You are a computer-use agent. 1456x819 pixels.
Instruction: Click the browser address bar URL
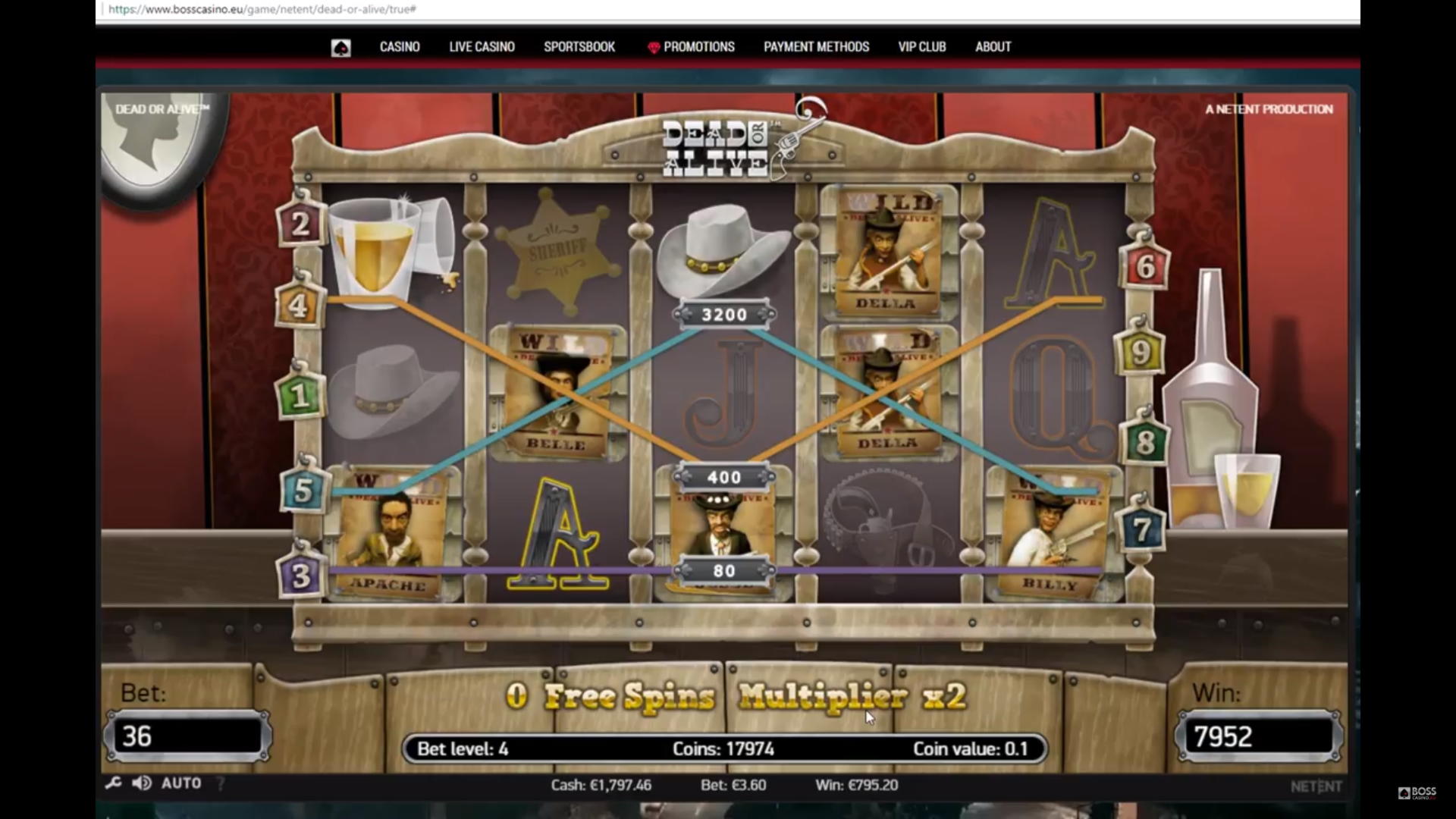tap(262, 9)
